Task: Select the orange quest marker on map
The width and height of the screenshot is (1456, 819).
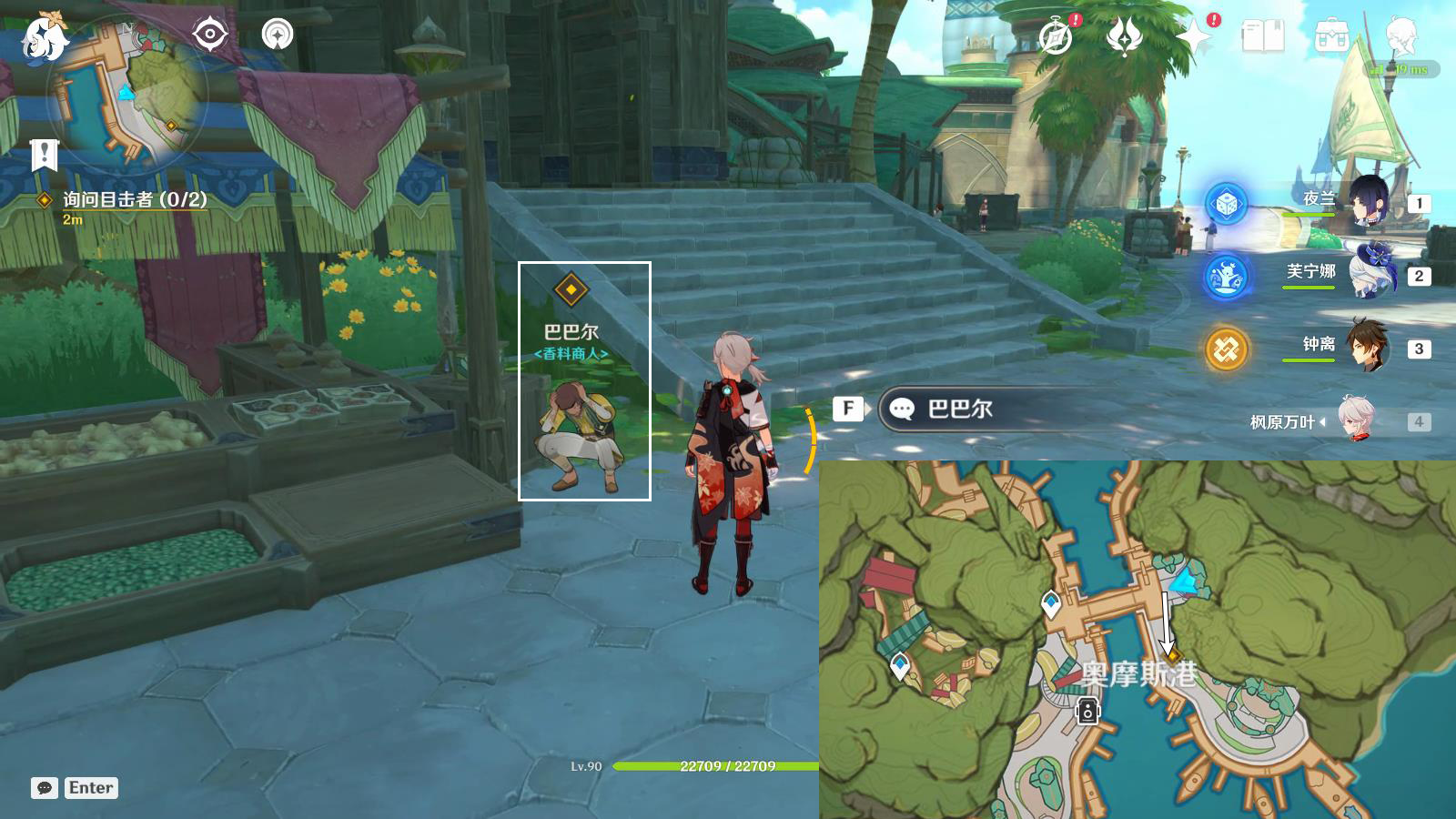Action: (x=1173, y=656)
